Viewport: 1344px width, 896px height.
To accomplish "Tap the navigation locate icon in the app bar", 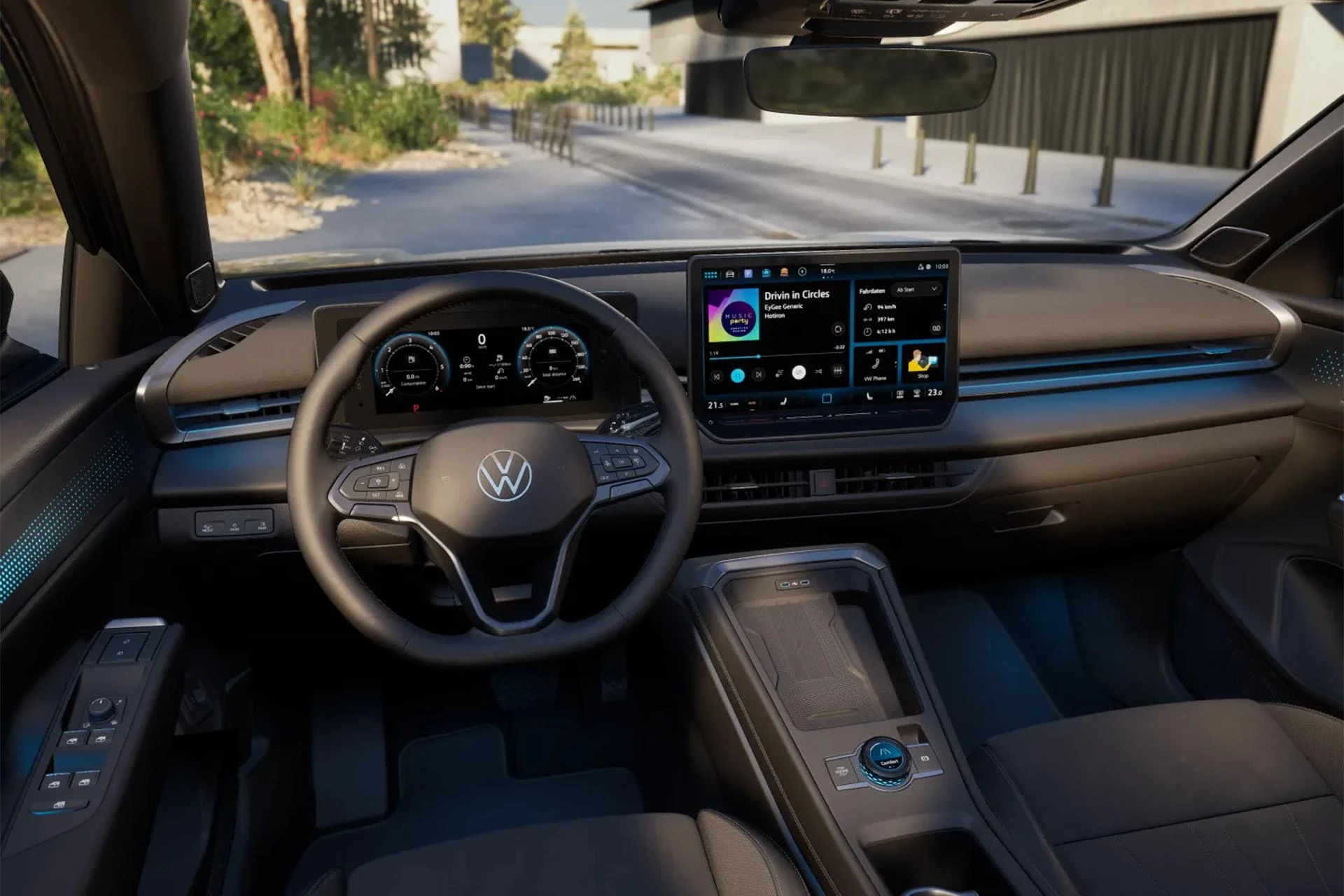I will [802, 272].
